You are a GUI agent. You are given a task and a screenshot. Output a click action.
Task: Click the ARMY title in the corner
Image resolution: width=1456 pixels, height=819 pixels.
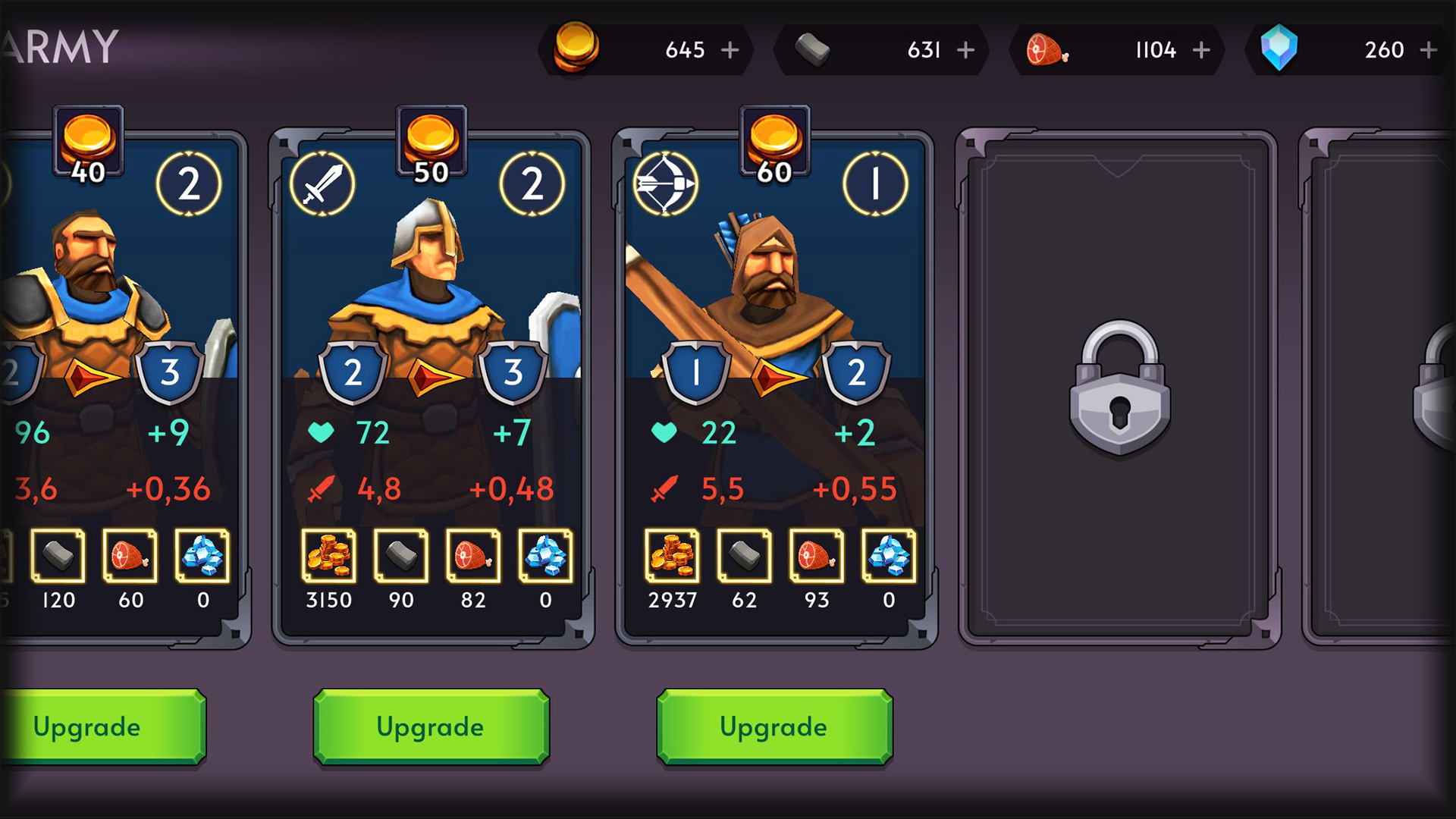point(61,45)
